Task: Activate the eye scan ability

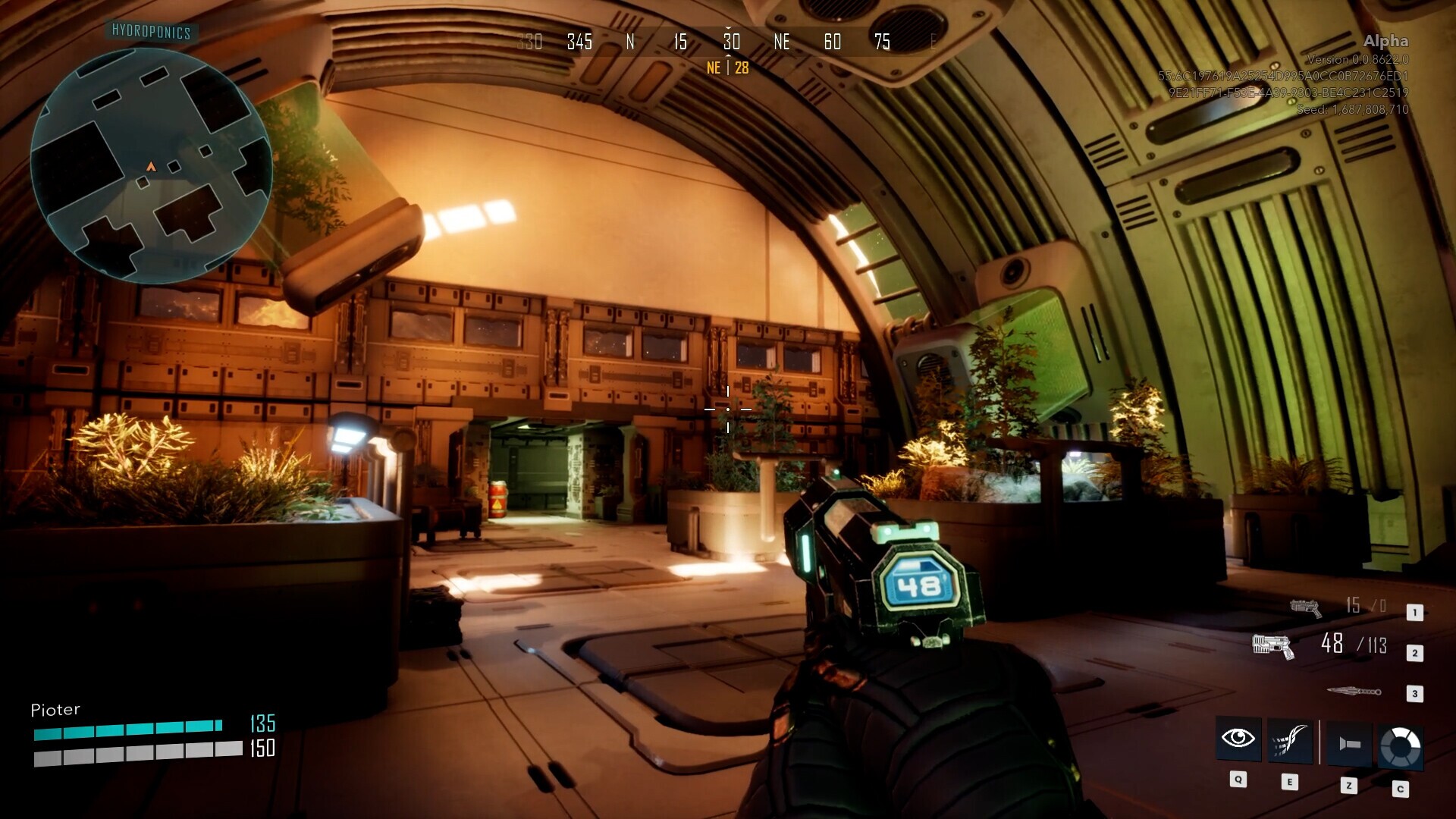Action: (x=1237, y=739)
